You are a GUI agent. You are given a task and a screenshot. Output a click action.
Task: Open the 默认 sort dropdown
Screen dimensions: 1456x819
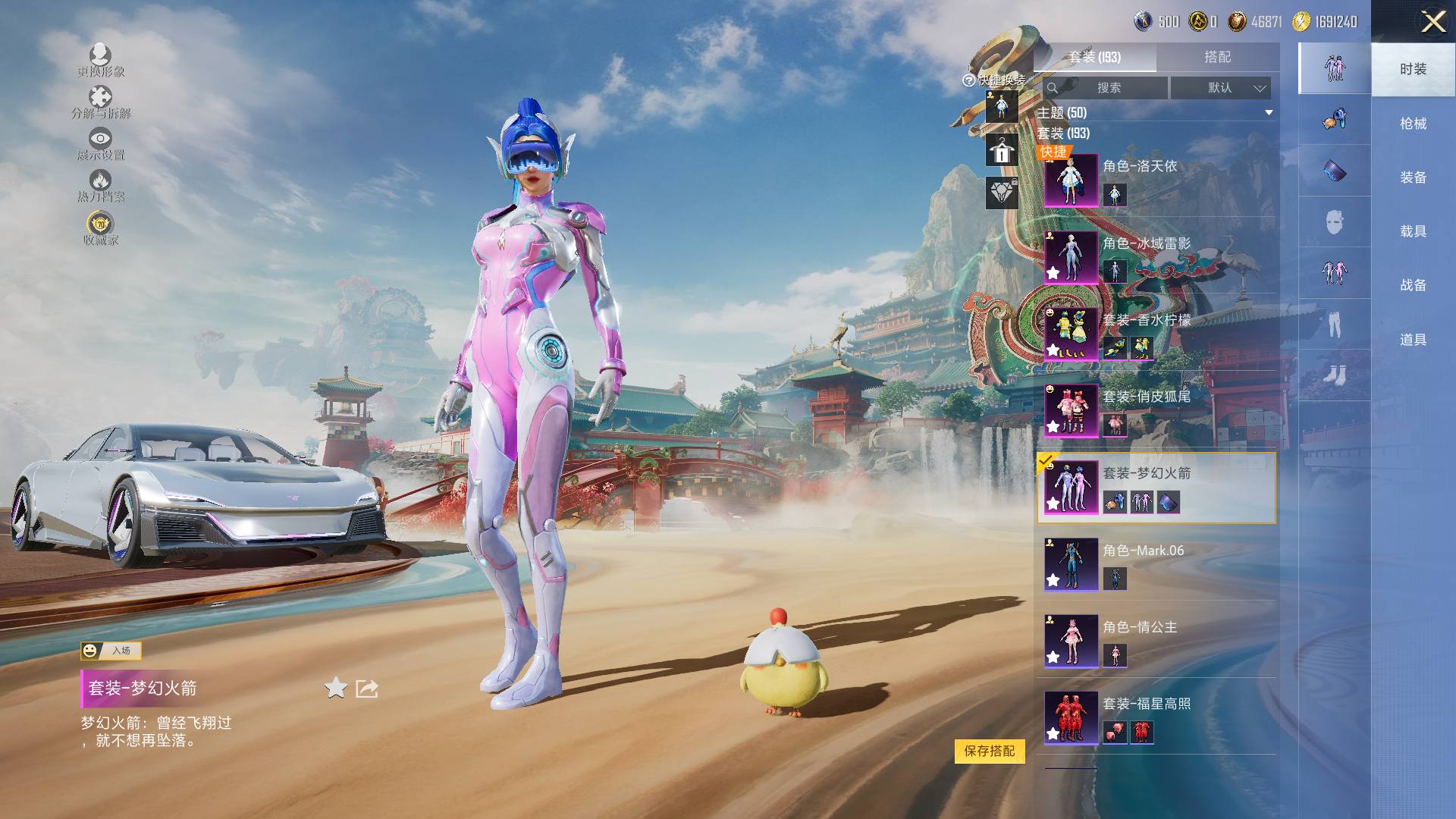[1220, 88]
